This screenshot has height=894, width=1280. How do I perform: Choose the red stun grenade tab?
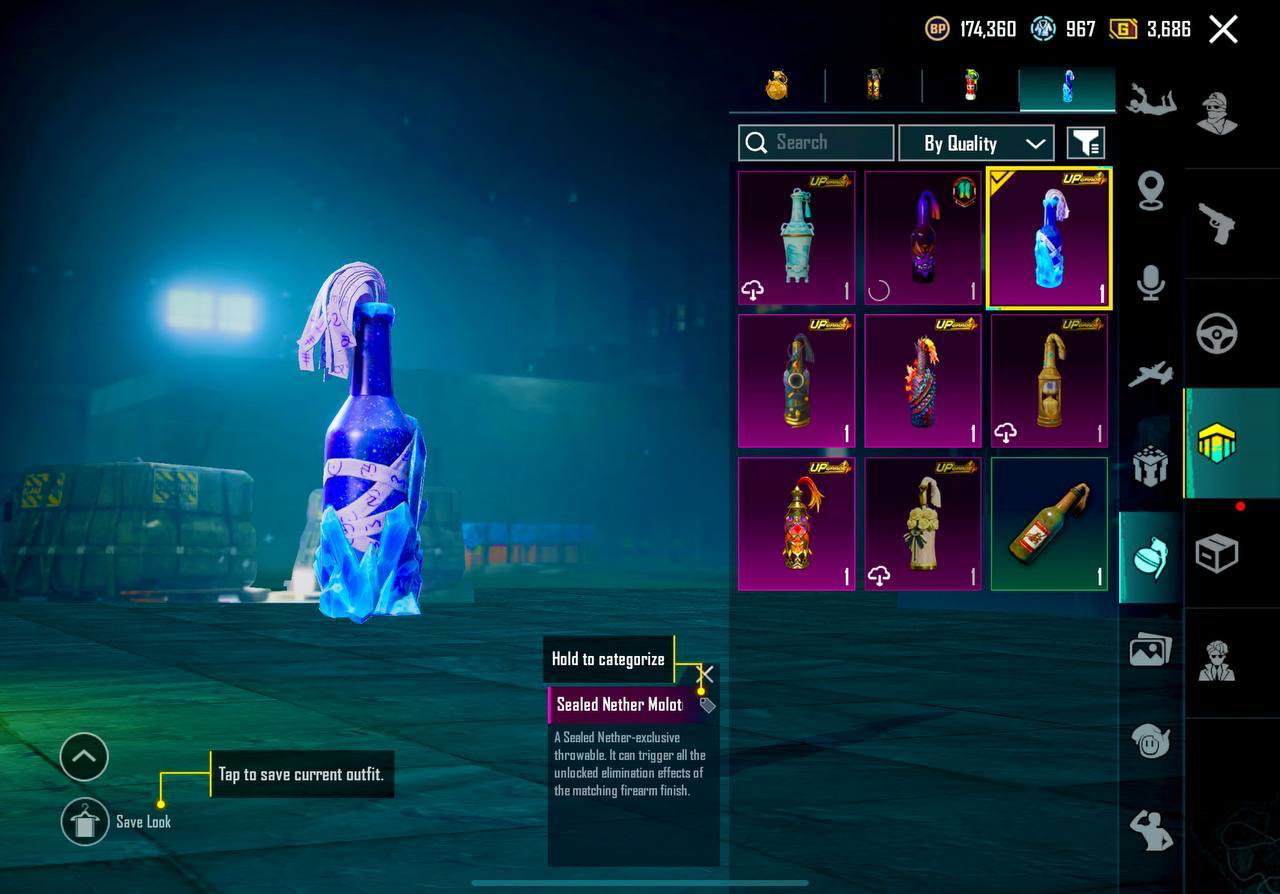970,87
